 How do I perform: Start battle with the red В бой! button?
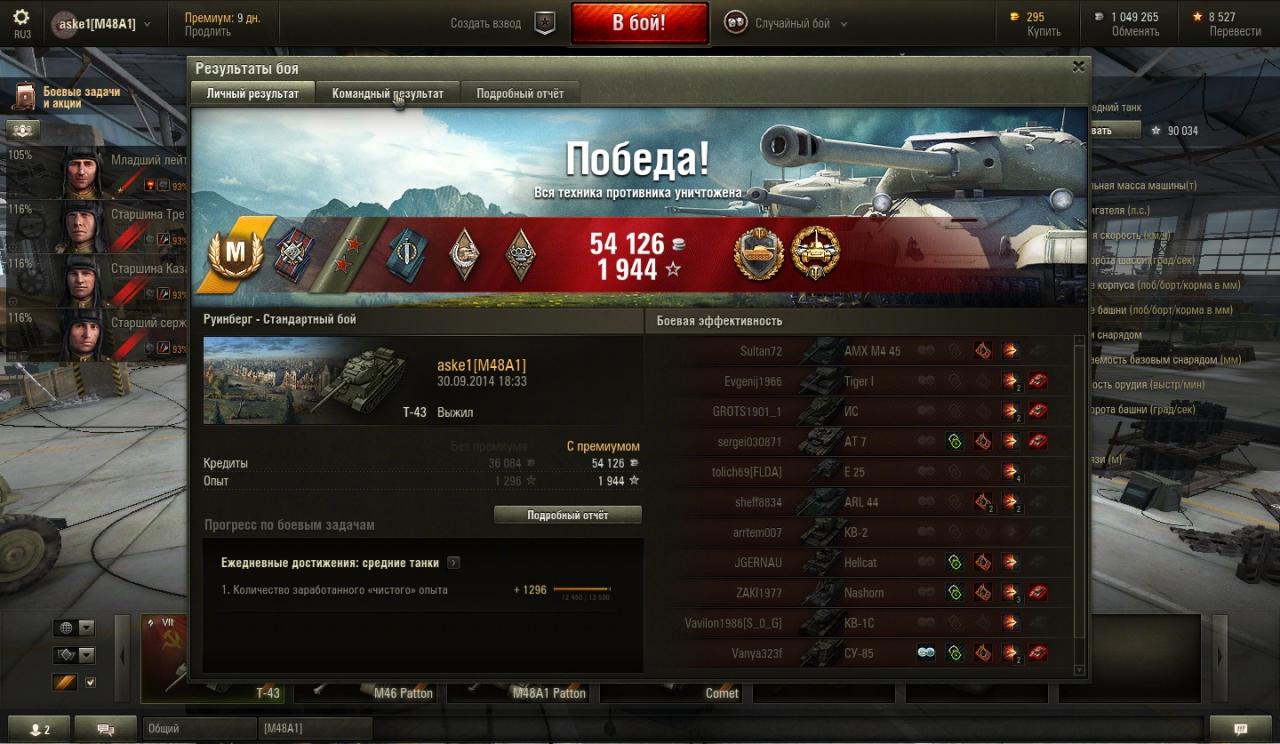(x=639, y=23)
